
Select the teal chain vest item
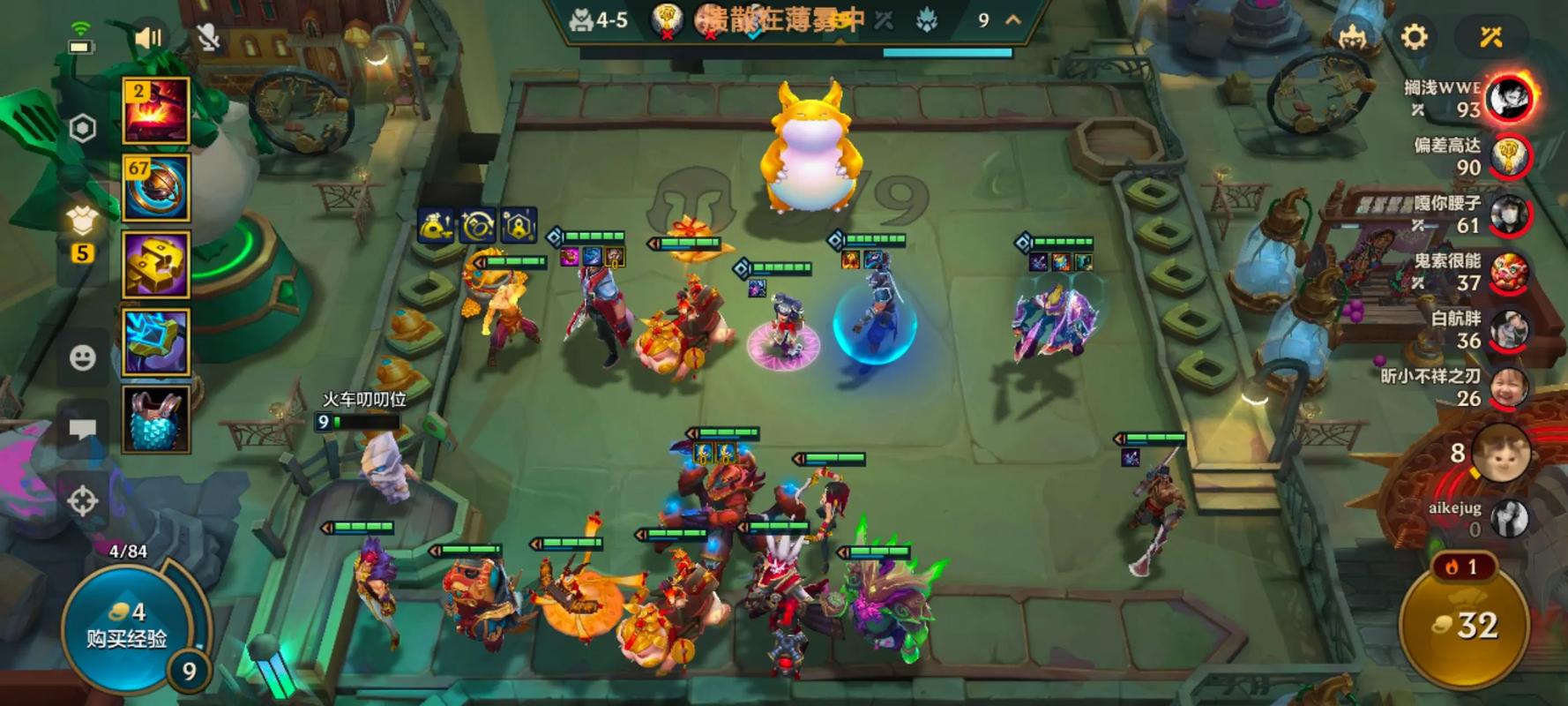click(156, 418)
